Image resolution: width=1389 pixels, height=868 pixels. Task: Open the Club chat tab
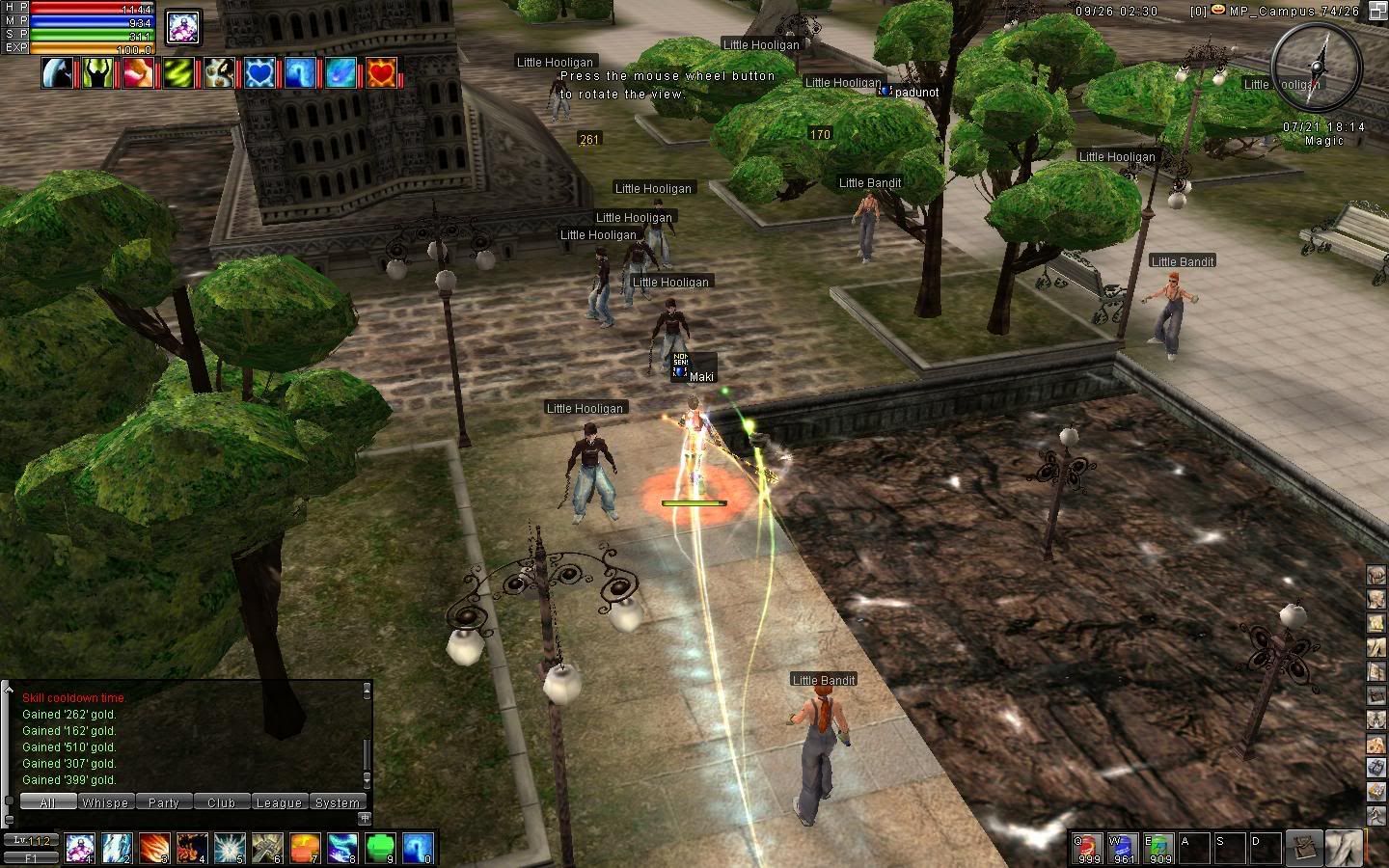pos(221,802)
